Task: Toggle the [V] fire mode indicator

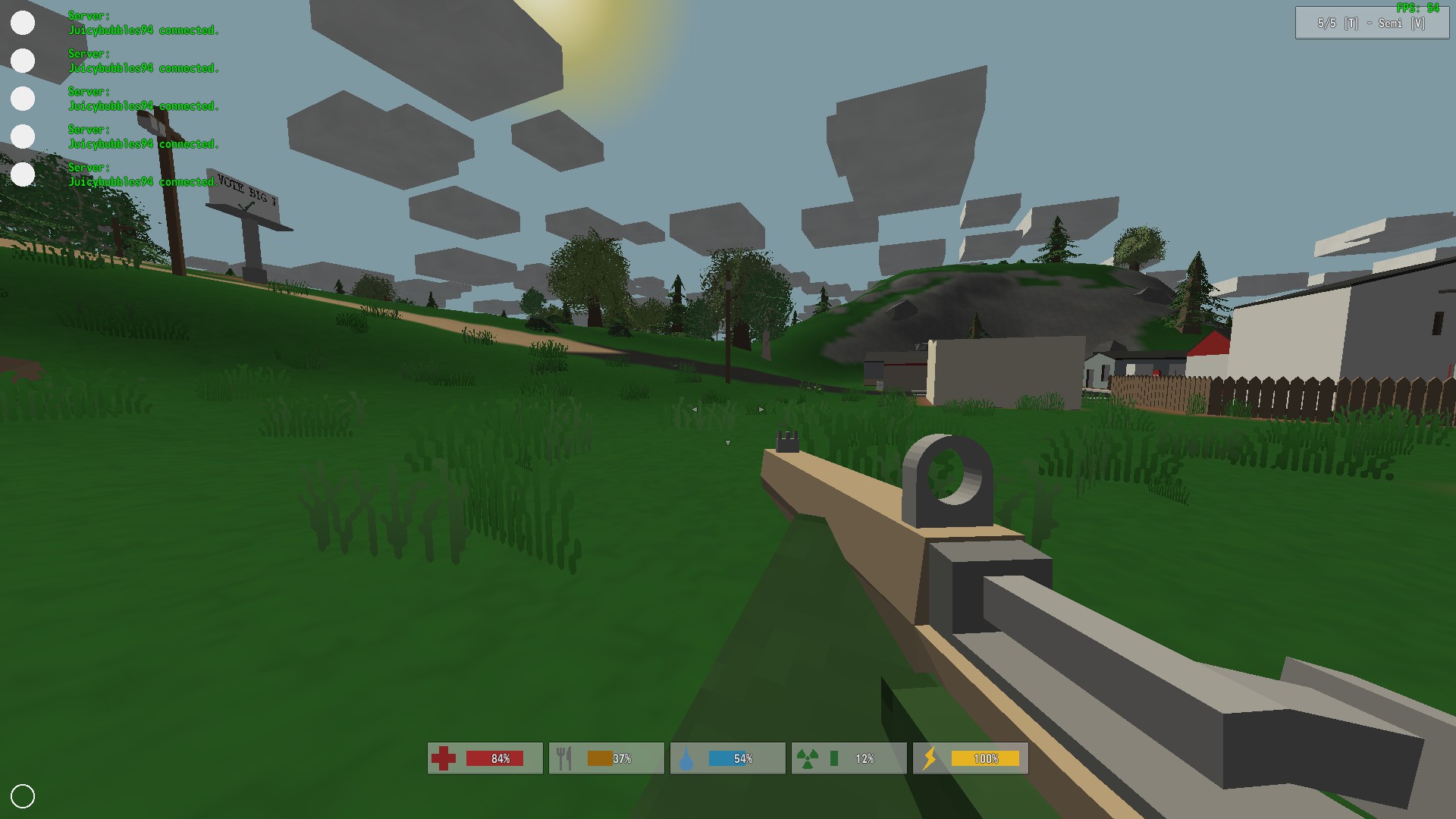Action: (1418, 24)
